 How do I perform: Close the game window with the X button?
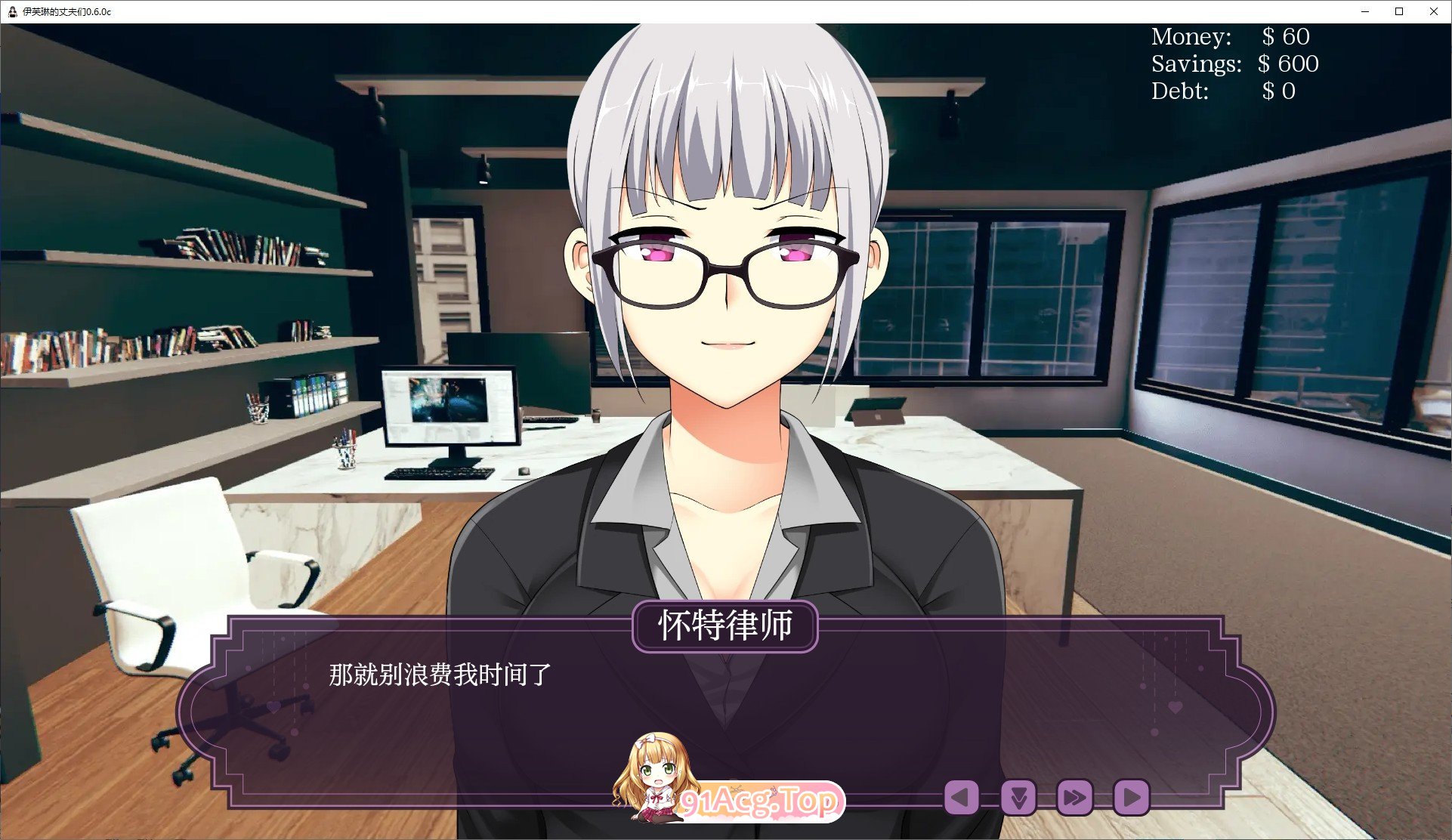pyautogui.click(x=1433, y=11)
